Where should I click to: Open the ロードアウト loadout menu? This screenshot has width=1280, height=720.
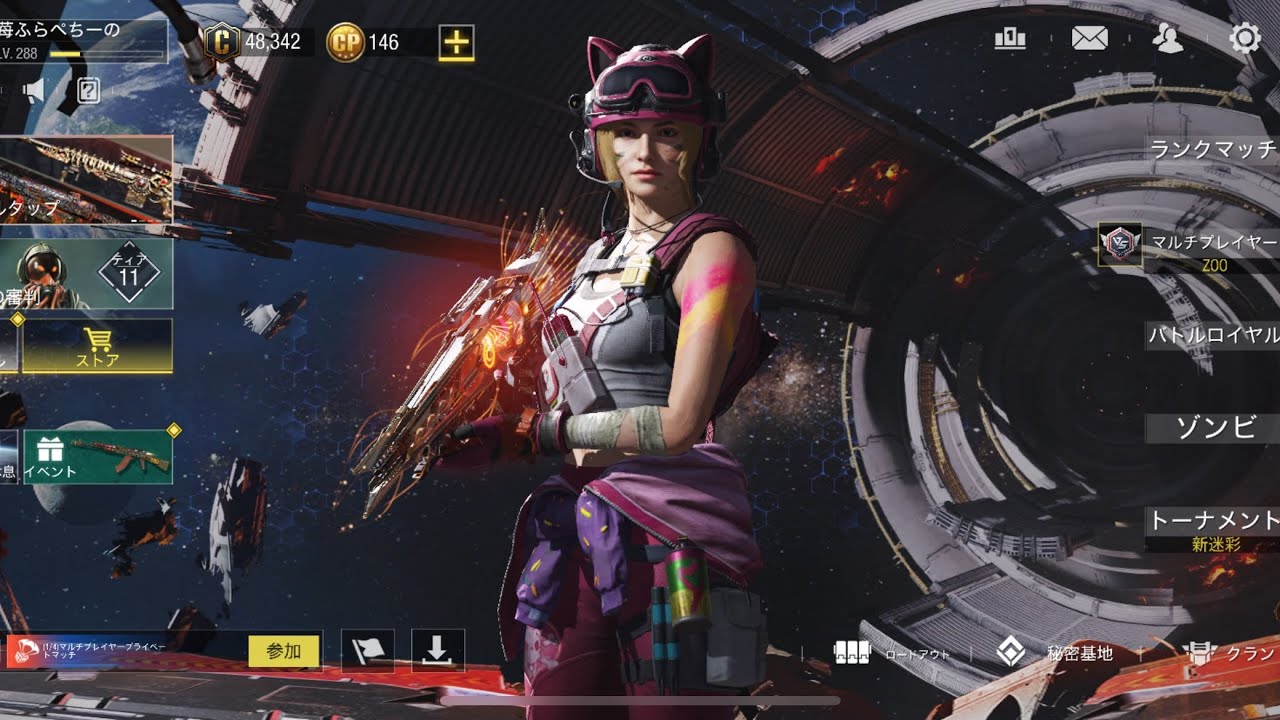point(890,654)
